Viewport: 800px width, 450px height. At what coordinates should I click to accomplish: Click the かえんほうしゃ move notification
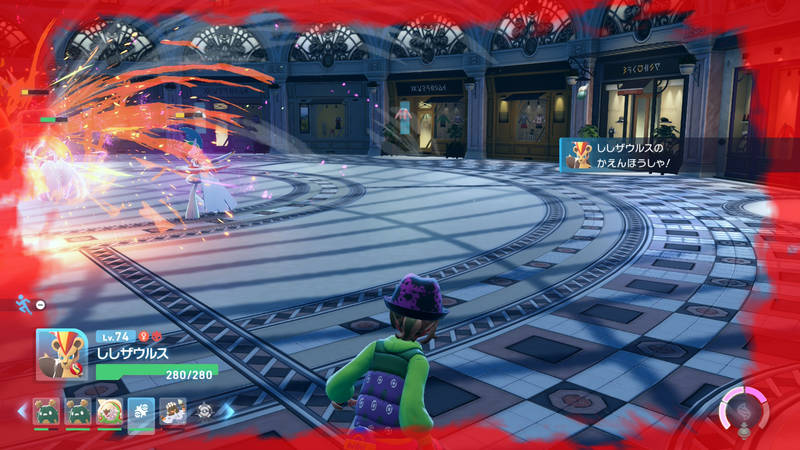[626, 155]
